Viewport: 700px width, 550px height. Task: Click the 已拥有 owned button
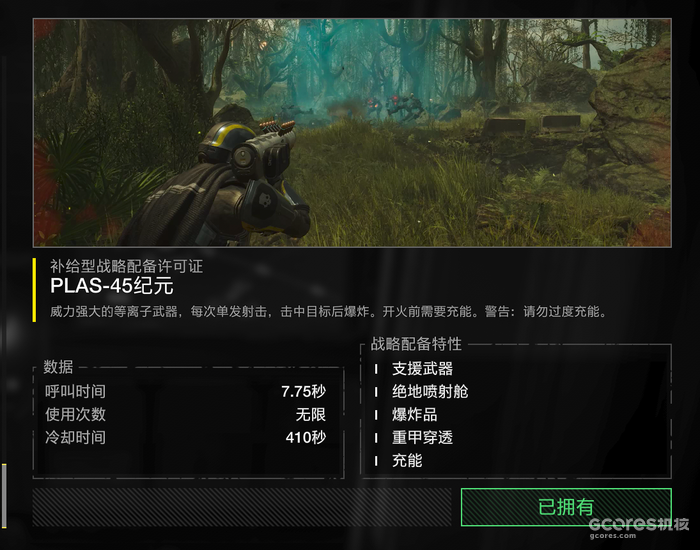pyautogui.click(x=565, y=507)
